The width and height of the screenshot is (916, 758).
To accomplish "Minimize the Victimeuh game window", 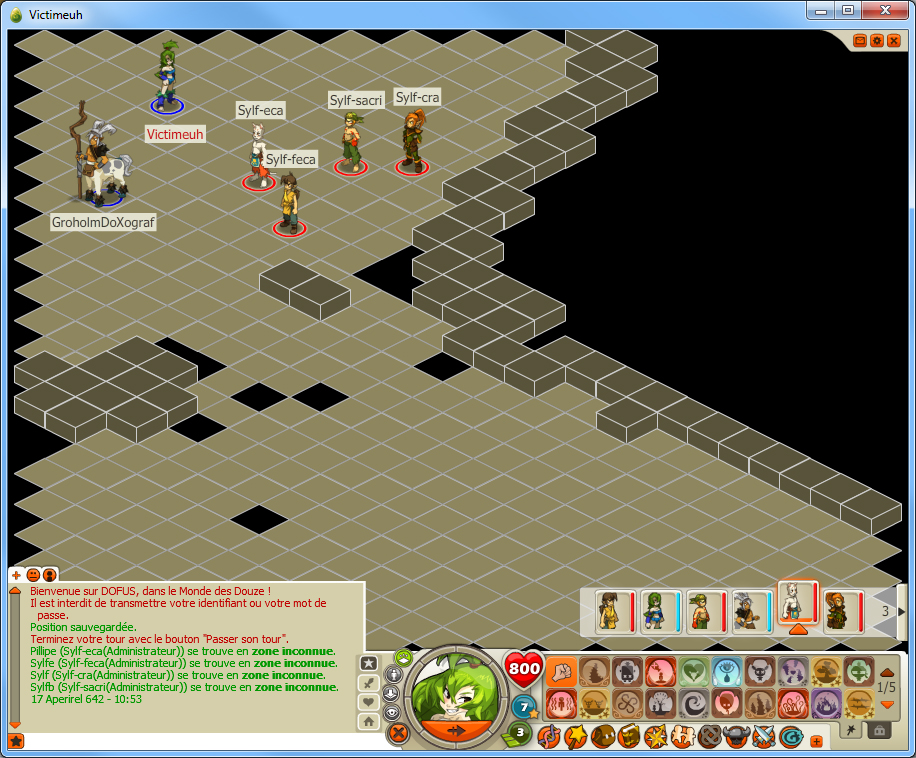I will (x=822, y=10).
